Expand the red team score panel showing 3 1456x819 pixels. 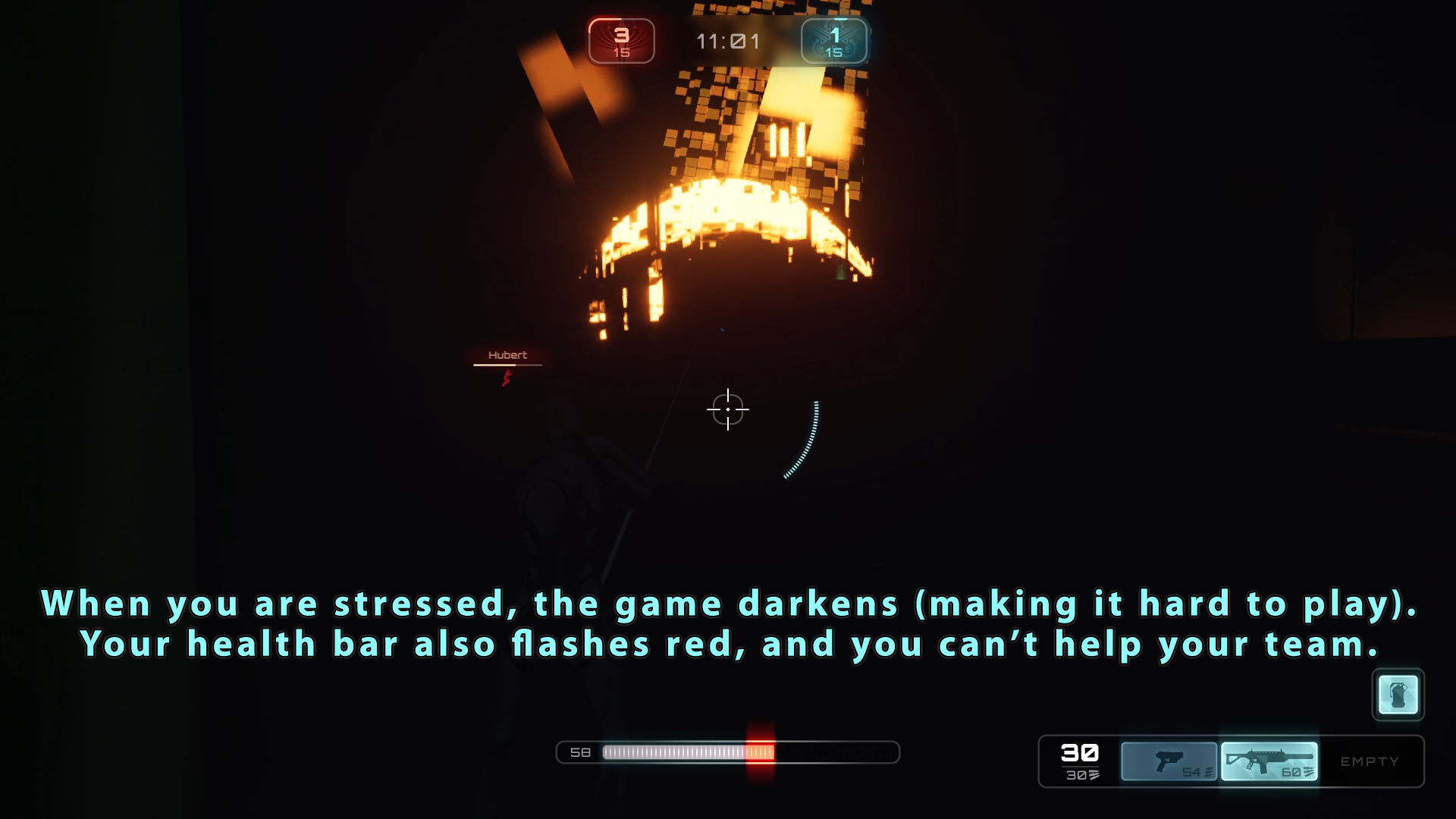(x=622, y=41)
